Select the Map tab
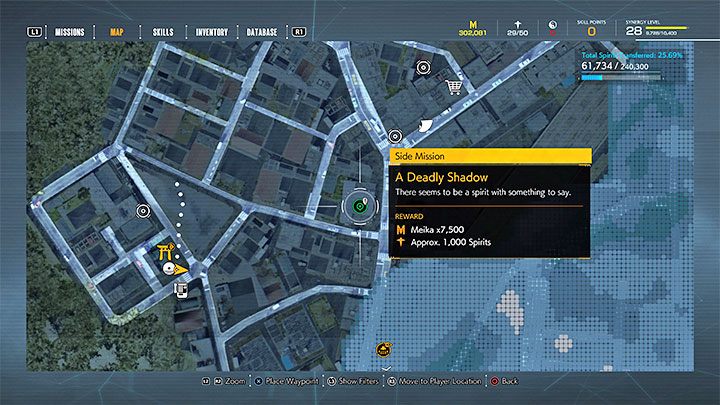The height and width of the screenshot is (405, 720). 117,31
